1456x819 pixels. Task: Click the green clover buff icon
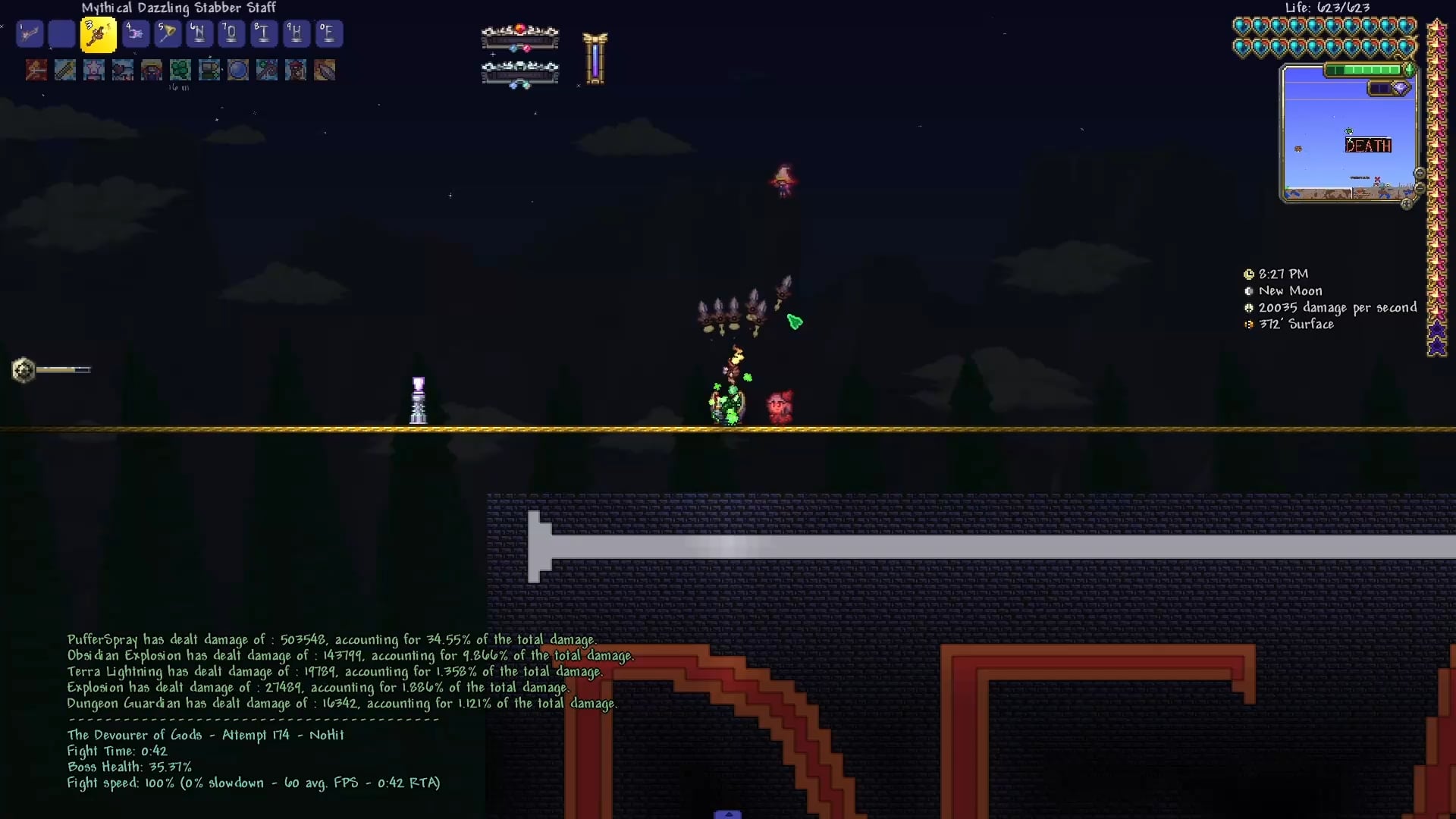coord(180,71)
